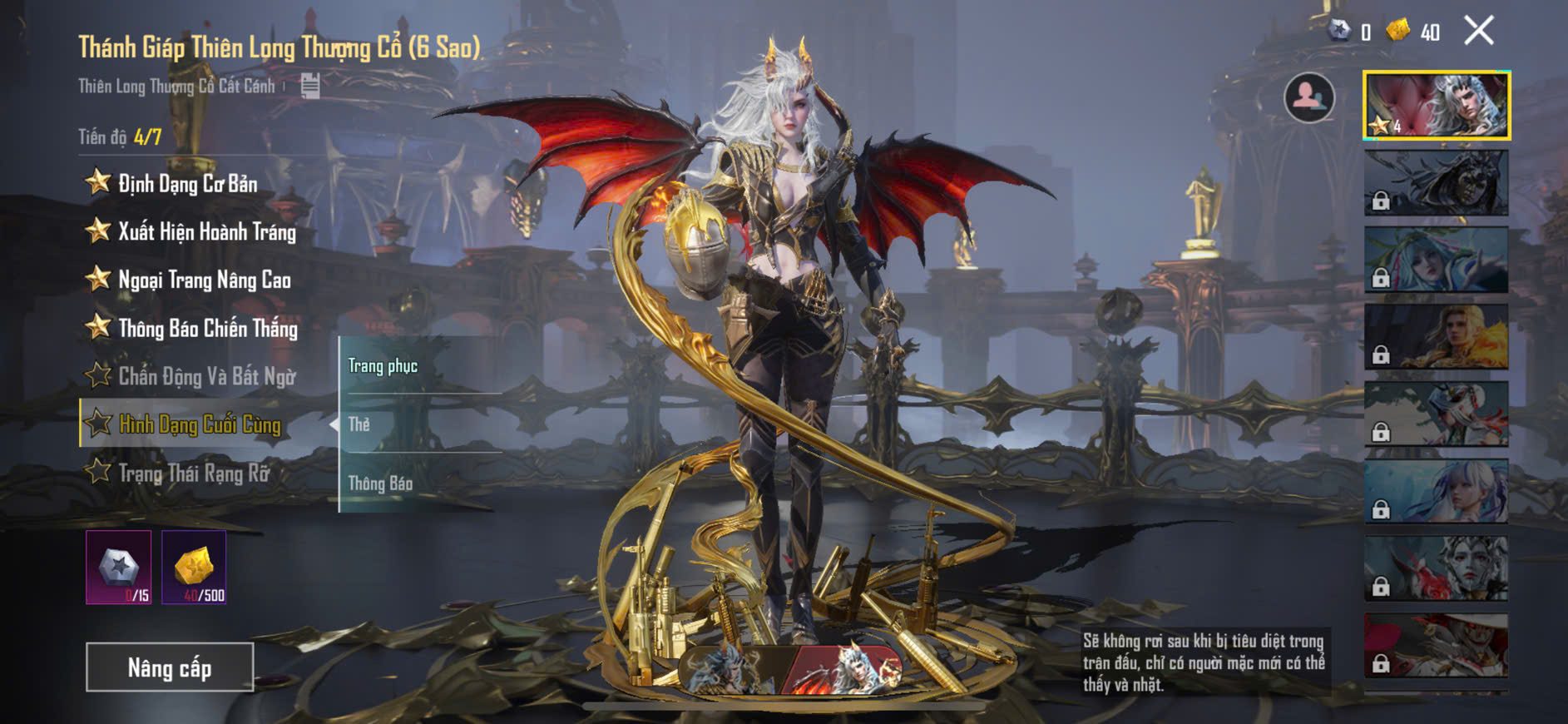Choose the Chấn Động Và Bất Ngờ level
The image size is (1568, 724).
[x=206, y=377]
